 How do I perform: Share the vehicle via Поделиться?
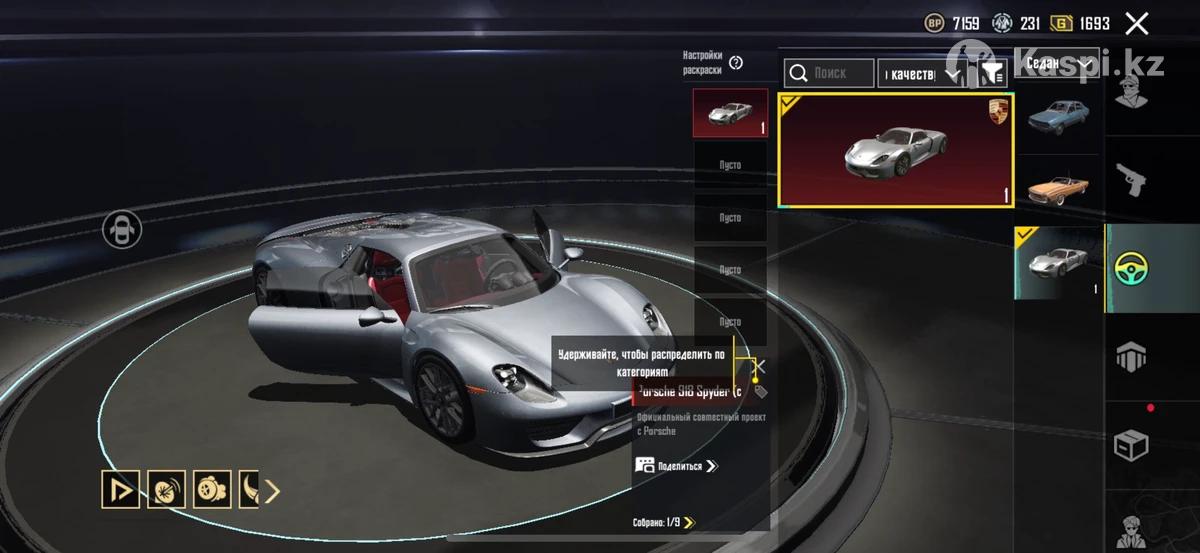[678, 466]
